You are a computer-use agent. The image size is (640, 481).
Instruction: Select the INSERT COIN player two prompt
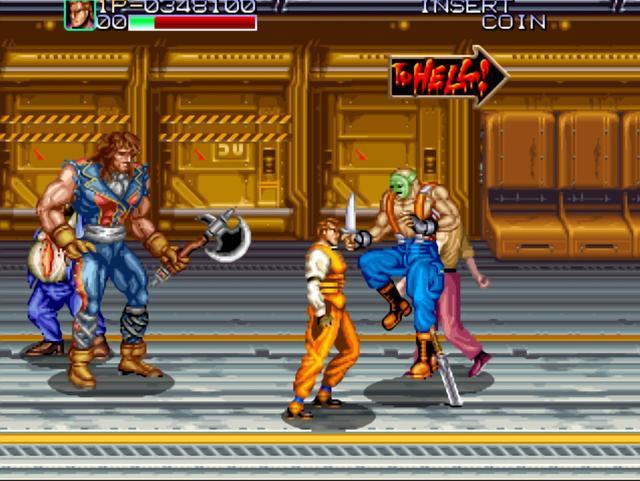(x=484, y=13)
